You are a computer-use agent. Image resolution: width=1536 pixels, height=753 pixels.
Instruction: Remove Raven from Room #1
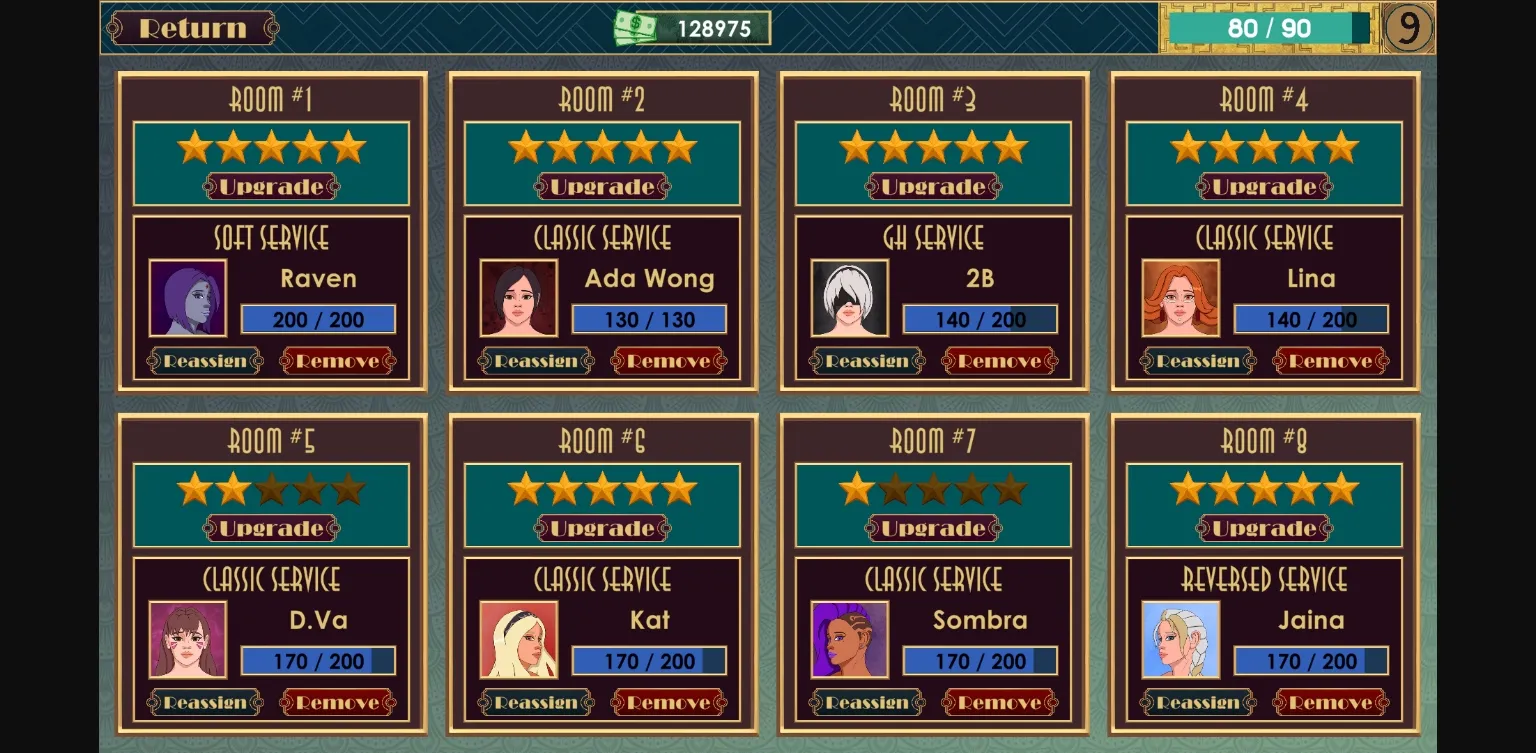[338, 361]
